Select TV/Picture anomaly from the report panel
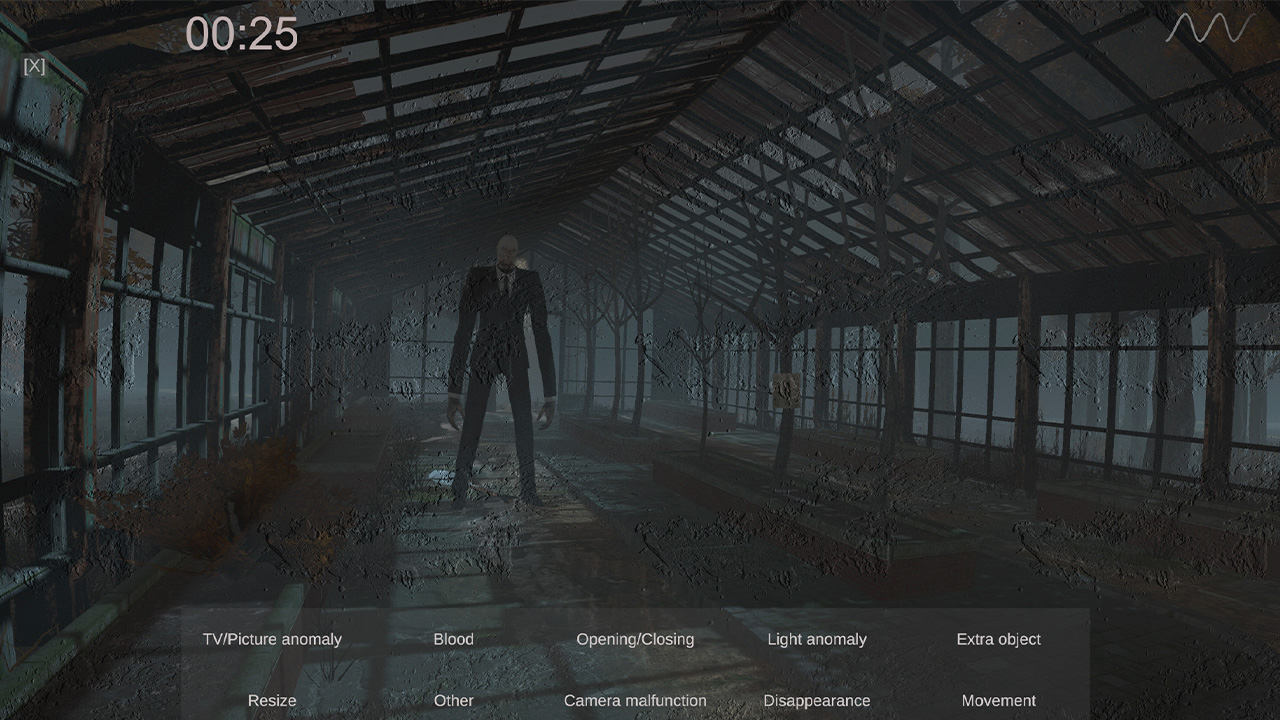1280x720 pixels. coord(272,639)
